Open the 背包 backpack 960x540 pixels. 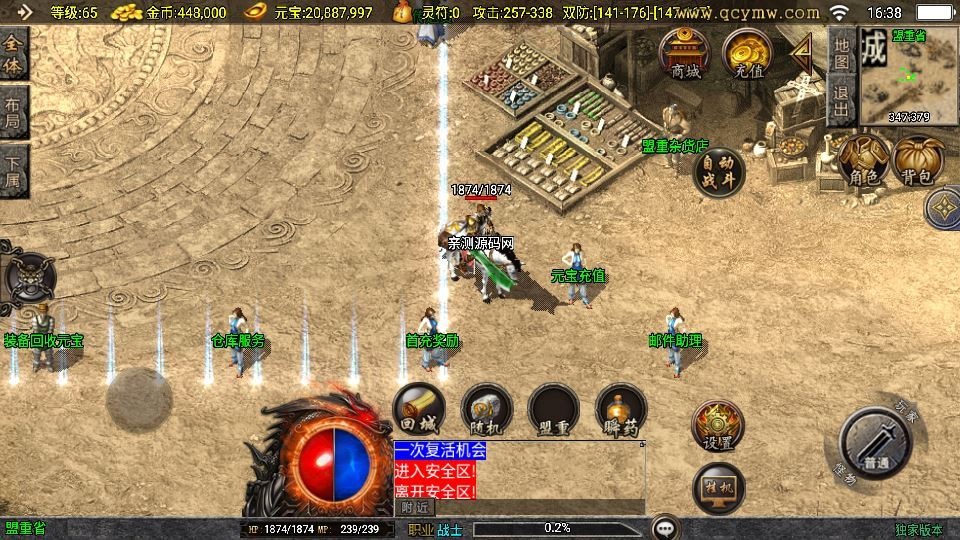[918, 162]
